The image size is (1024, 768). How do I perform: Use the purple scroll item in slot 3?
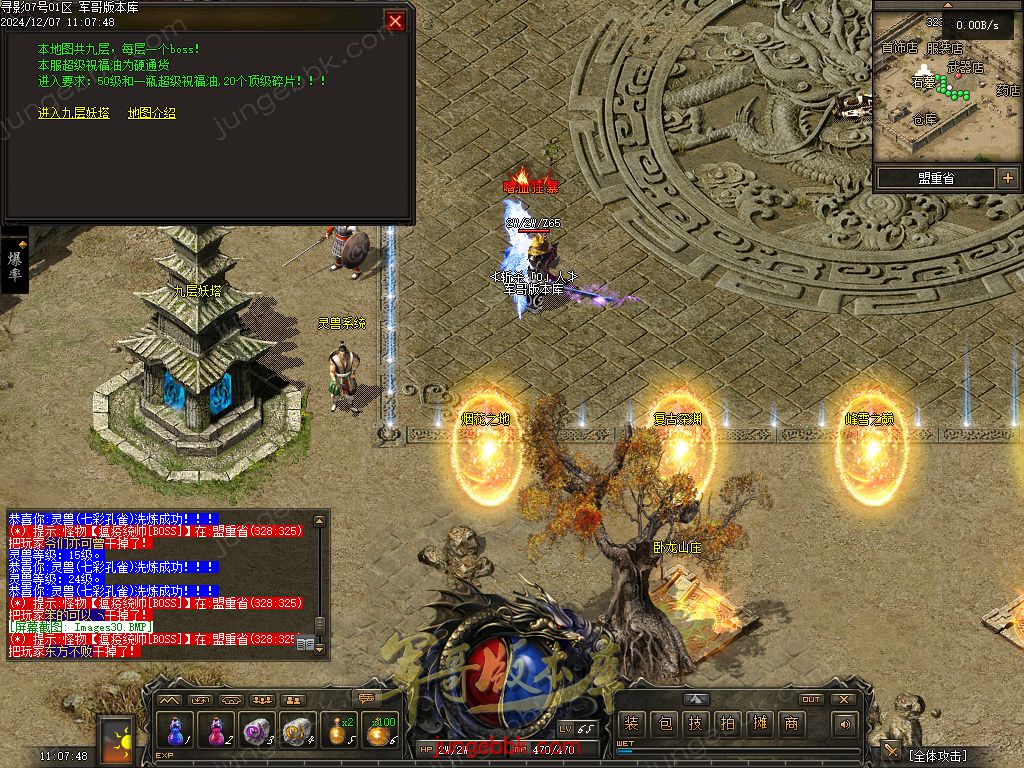pos(258,729)
